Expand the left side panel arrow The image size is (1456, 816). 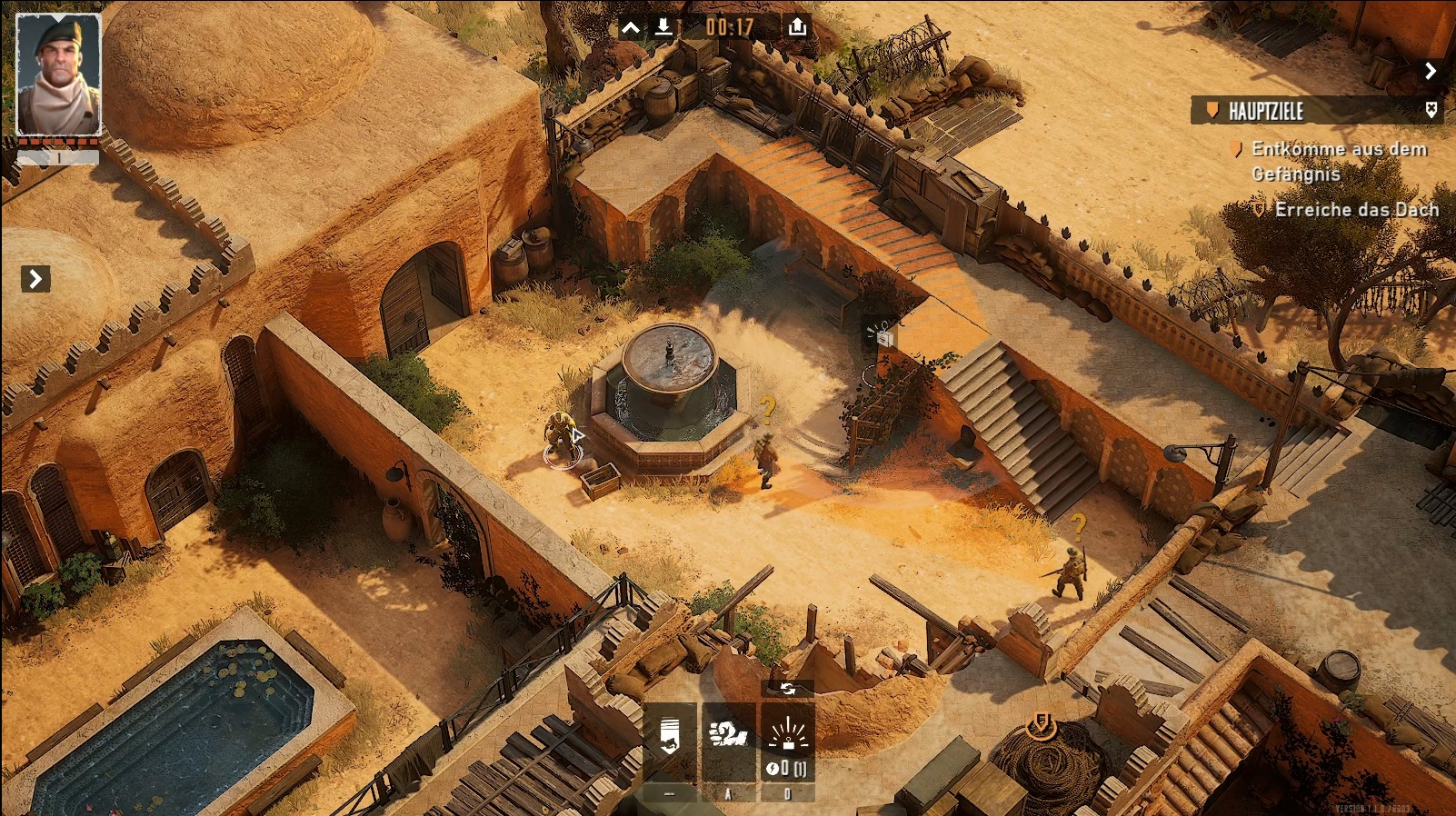(x=35, y=279)
